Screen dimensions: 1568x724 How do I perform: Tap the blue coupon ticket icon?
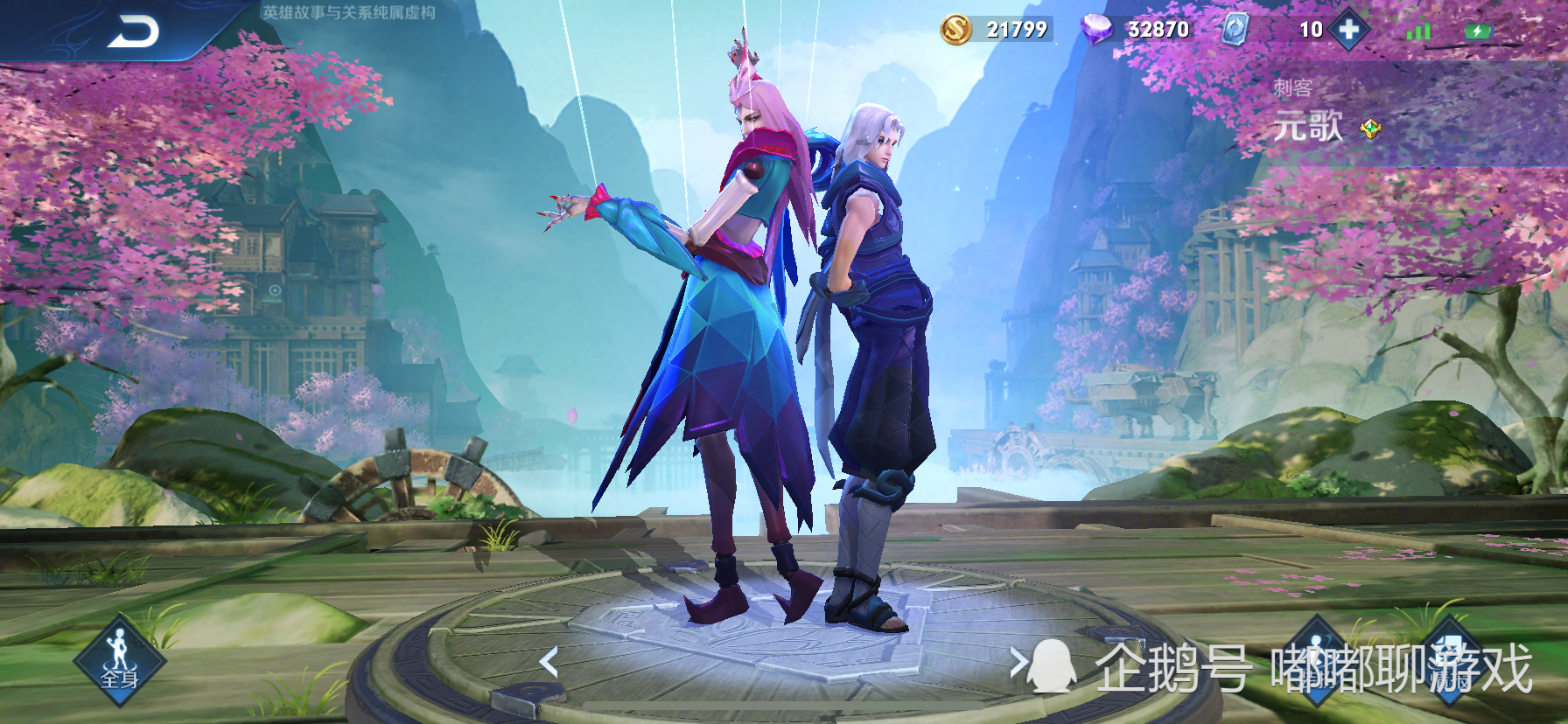pyautogui.click(x=1235, y=30)
